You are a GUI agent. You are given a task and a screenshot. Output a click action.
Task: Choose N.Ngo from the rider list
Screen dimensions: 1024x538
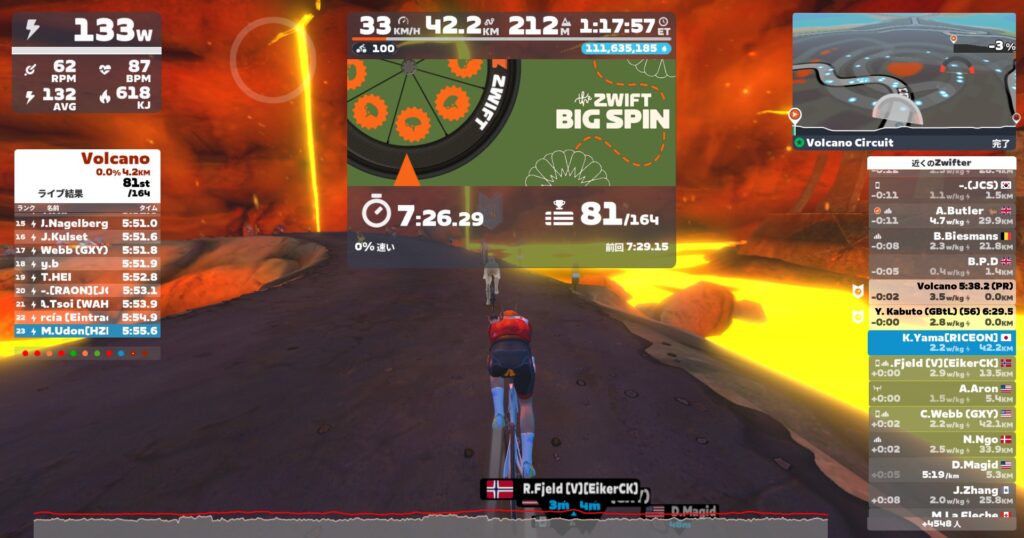[942, 444]
